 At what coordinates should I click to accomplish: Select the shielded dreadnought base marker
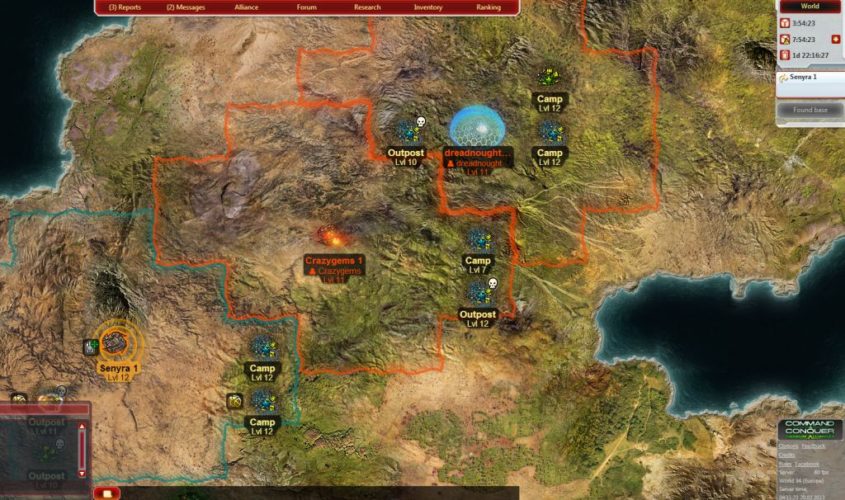point(476,127)
